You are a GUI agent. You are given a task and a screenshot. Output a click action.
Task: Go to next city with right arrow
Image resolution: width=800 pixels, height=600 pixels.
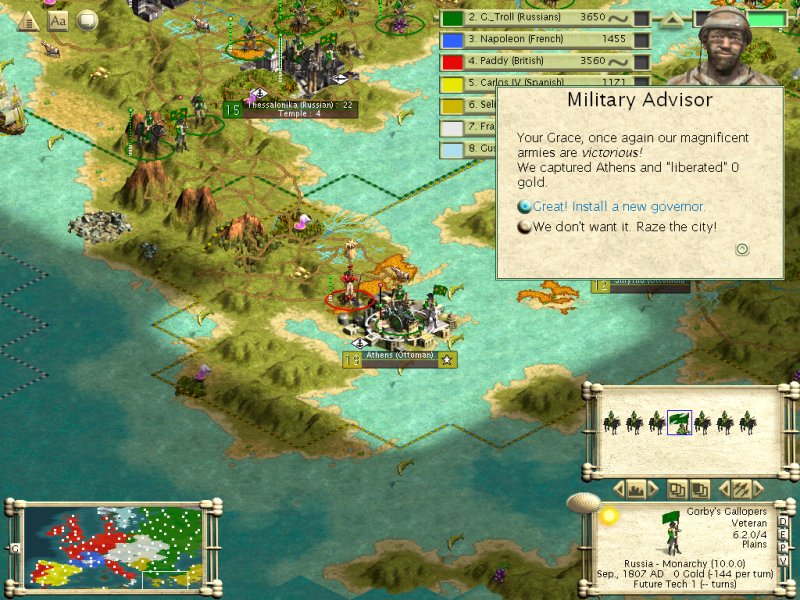654,489
